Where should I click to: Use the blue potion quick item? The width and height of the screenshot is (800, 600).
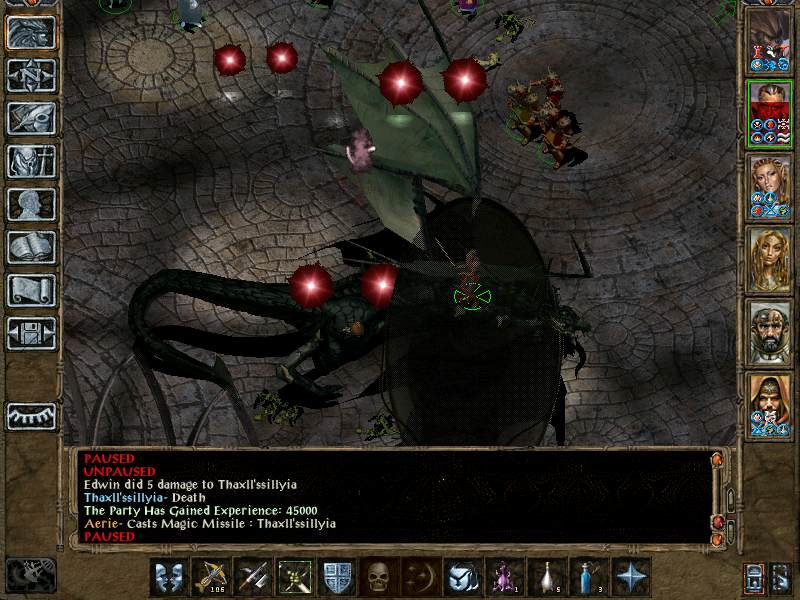(x=587, y=577)
